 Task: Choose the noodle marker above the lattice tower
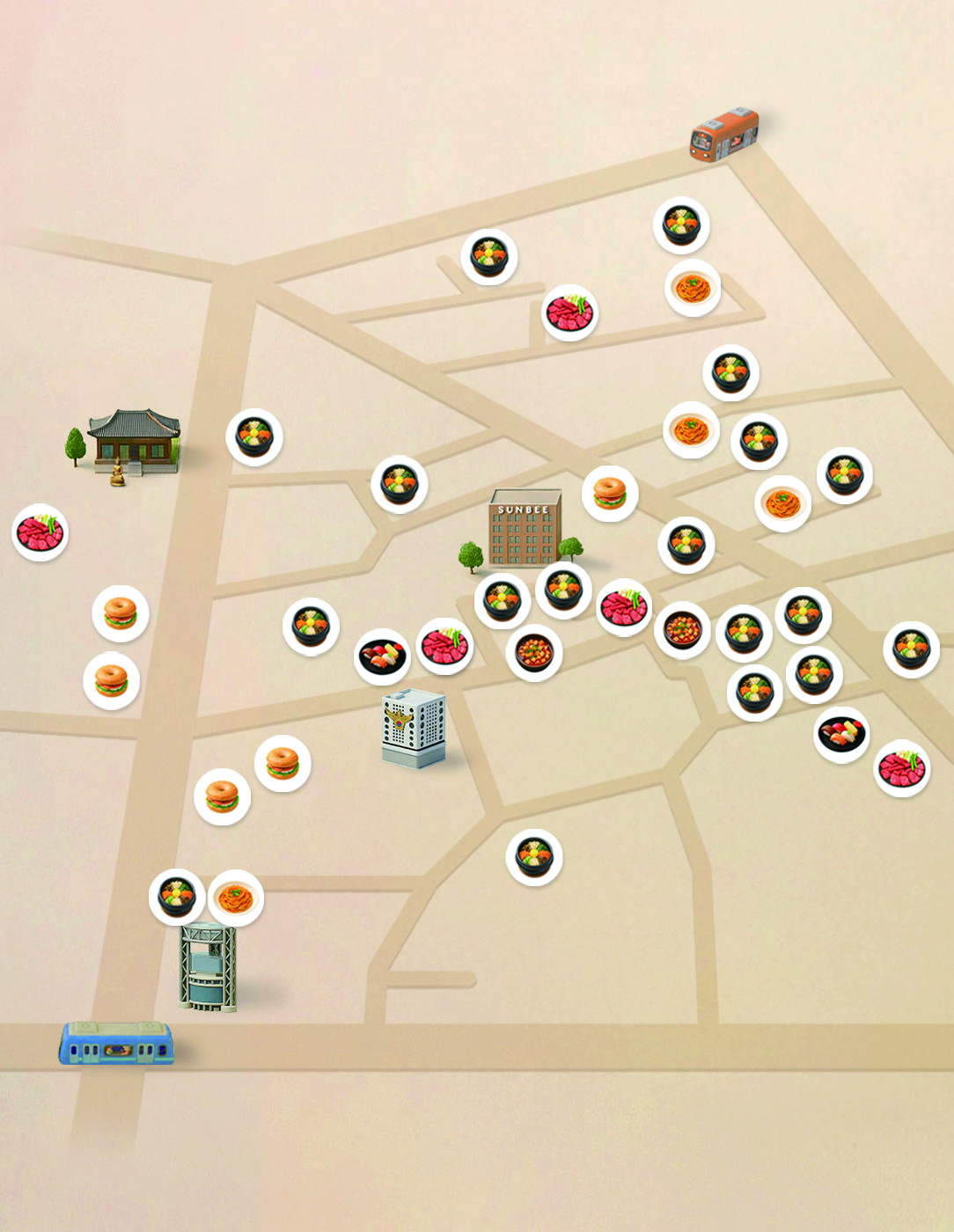236,898
